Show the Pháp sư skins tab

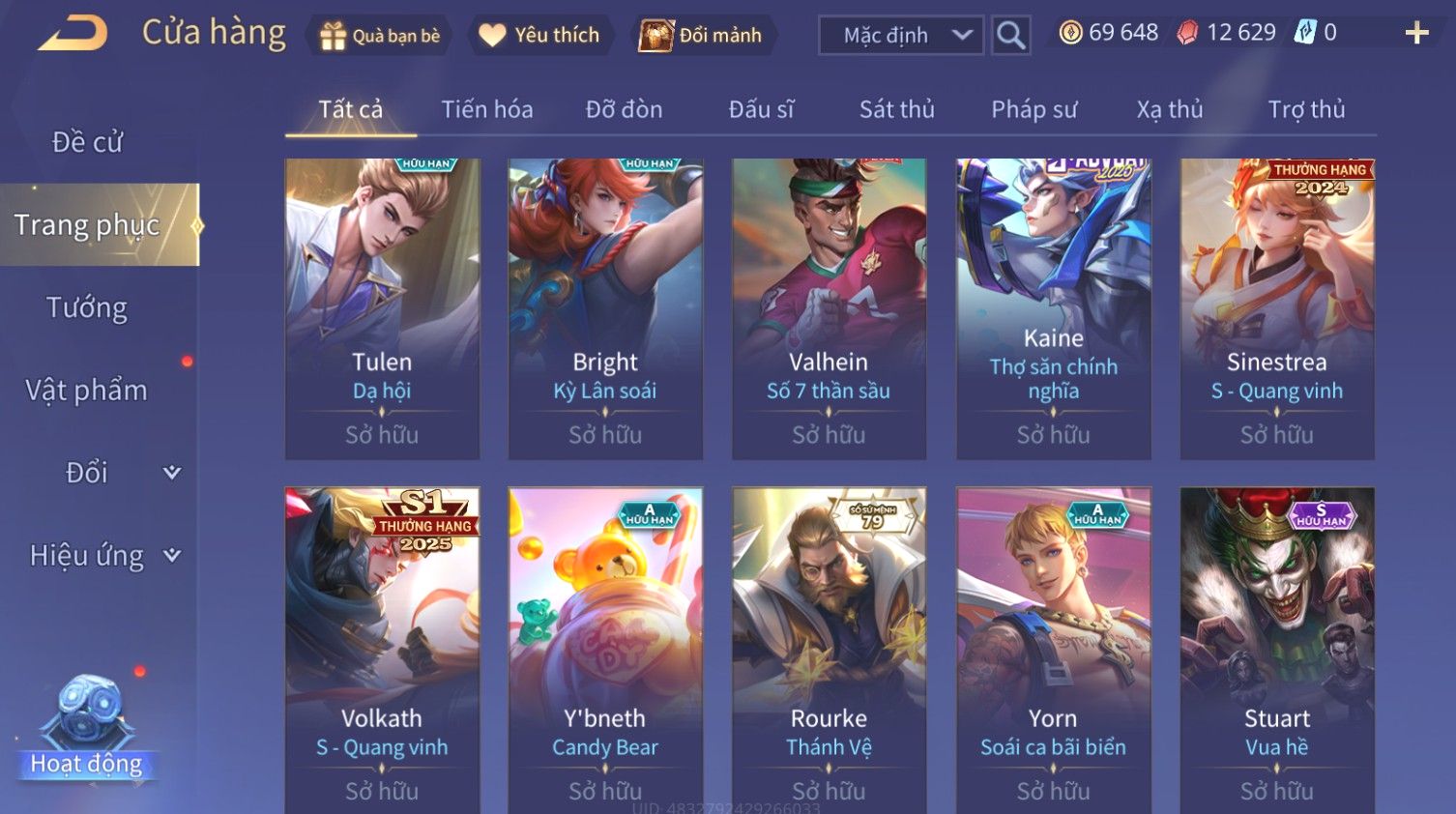[1034, 109]
